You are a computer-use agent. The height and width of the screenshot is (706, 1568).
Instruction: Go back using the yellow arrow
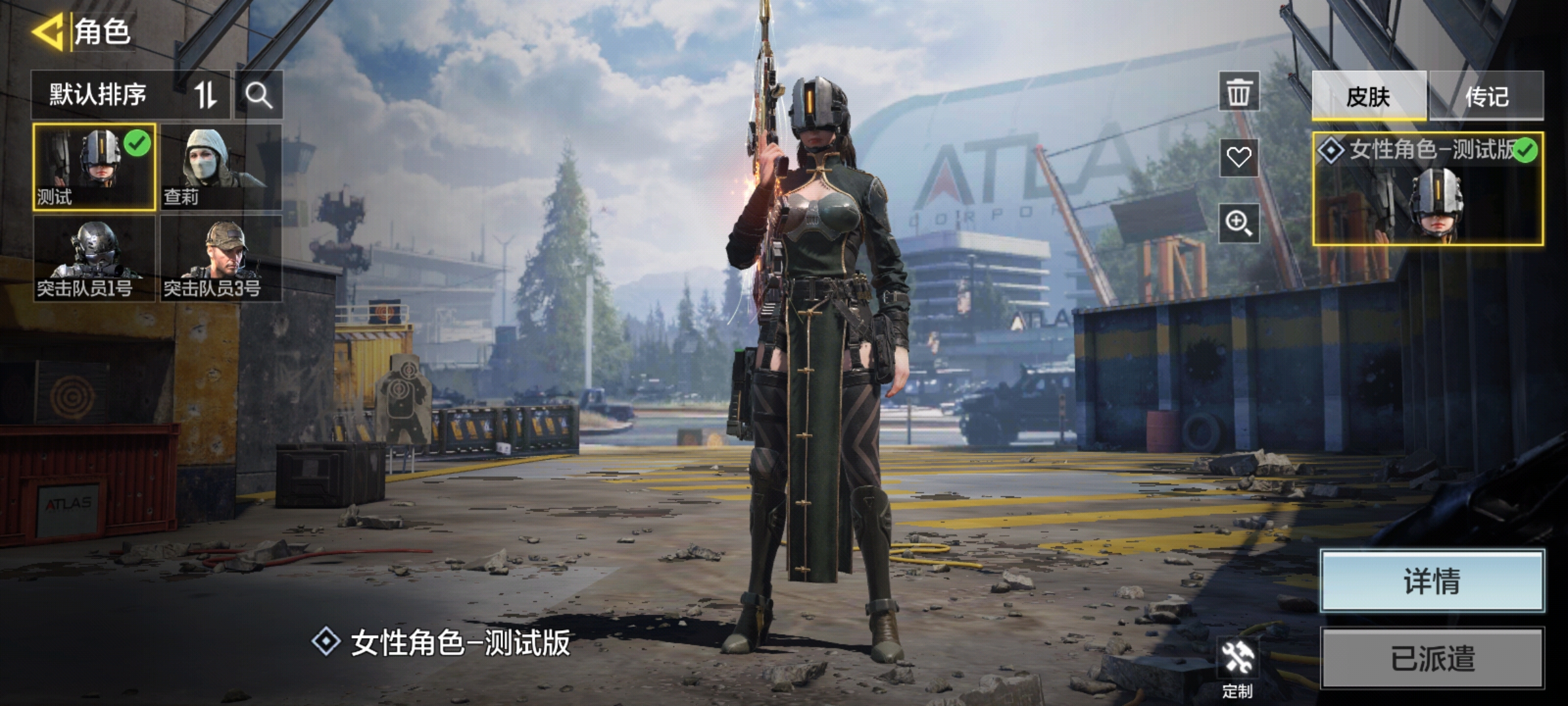47,31
